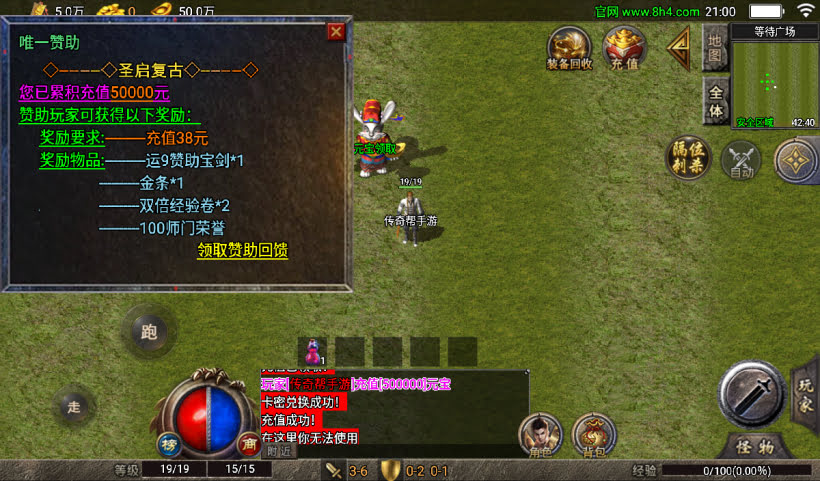The height and width of the screenshot is (481, 820).
Task: Select the 全体 attack mode button
Action: tap(714, 100)
